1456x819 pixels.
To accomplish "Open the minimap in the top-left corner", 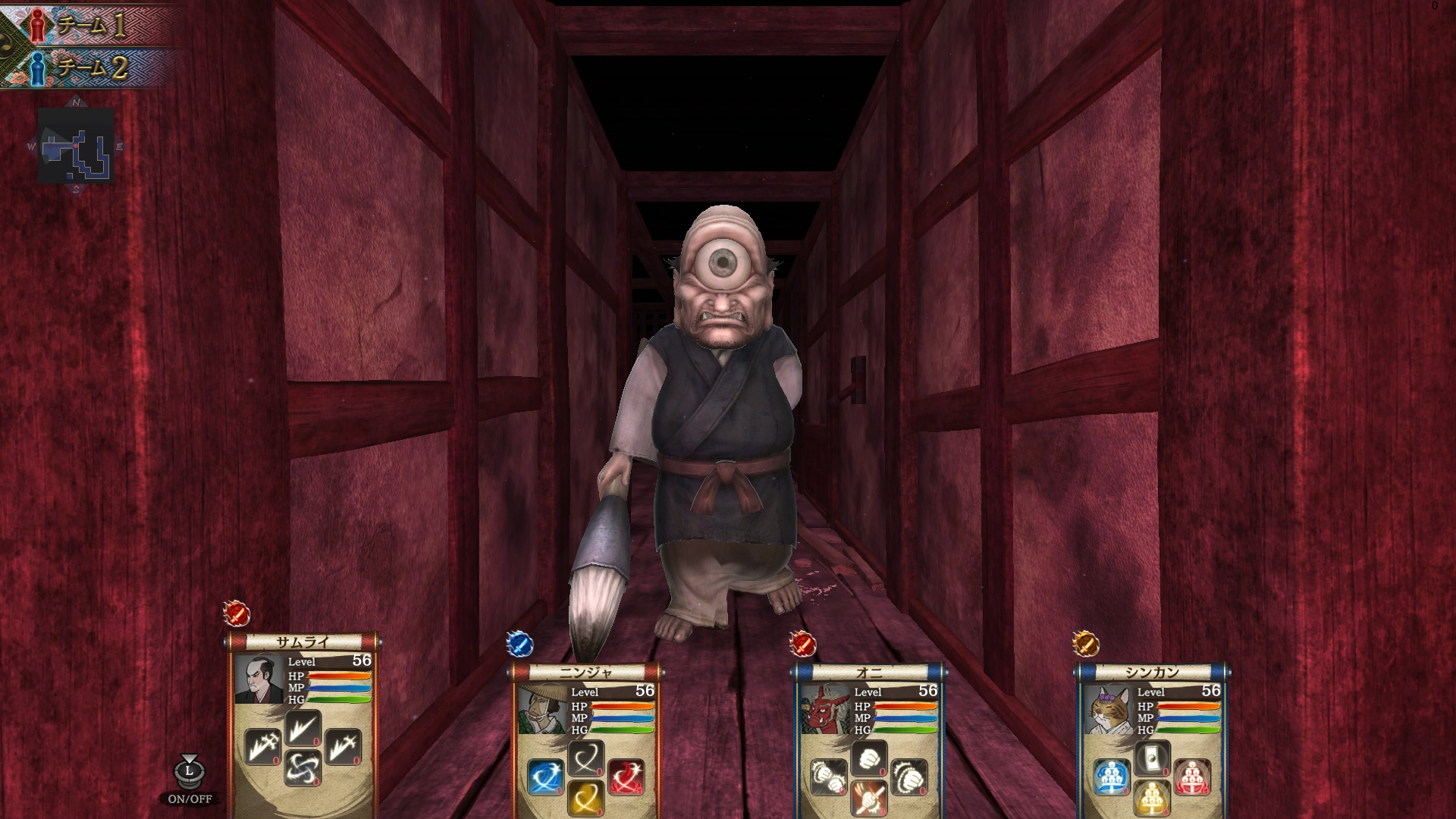I will [x=76, y=144].
